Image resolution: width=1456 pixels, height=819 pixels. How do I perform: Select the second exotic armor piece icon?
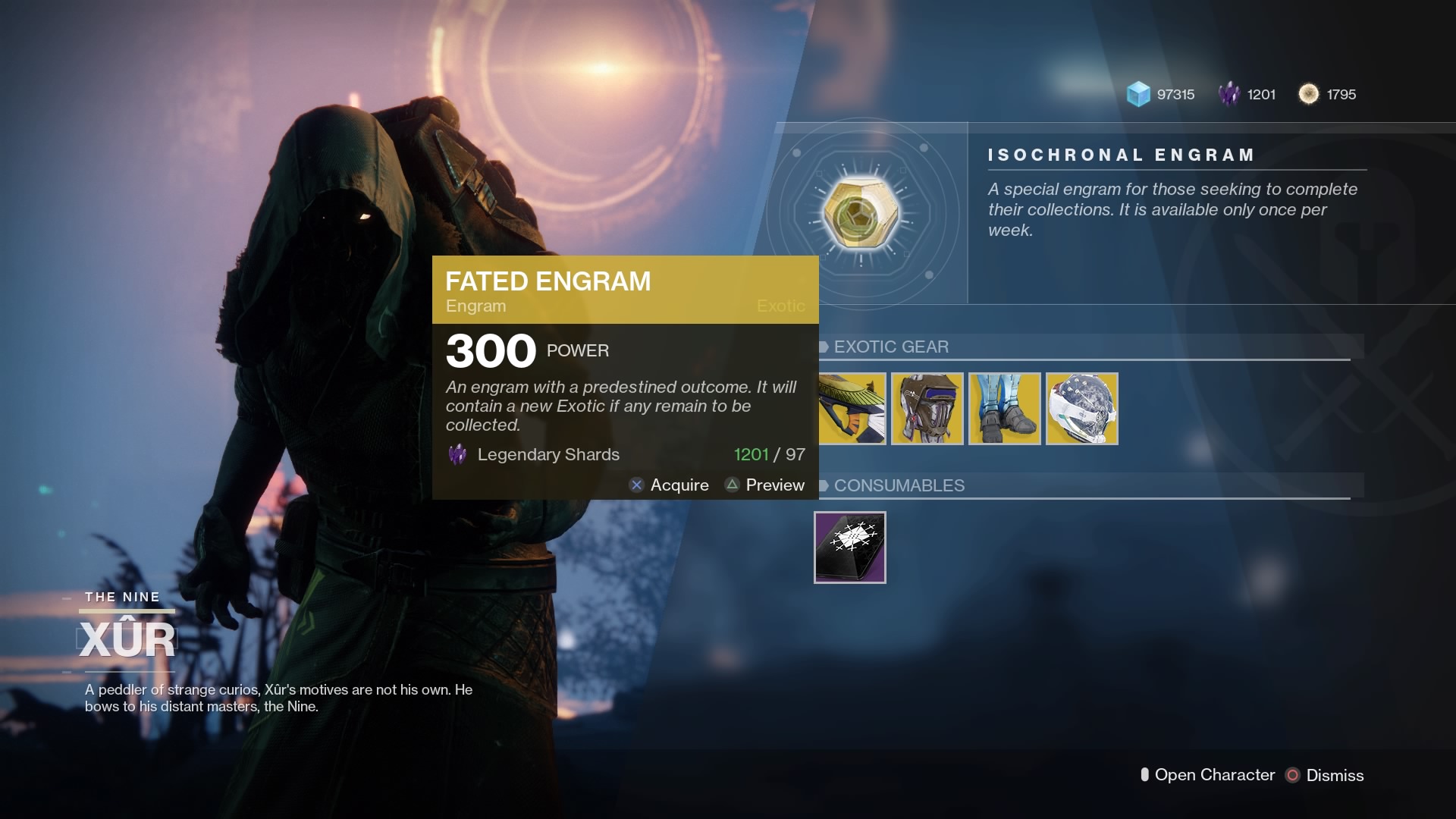coord(927,409)
